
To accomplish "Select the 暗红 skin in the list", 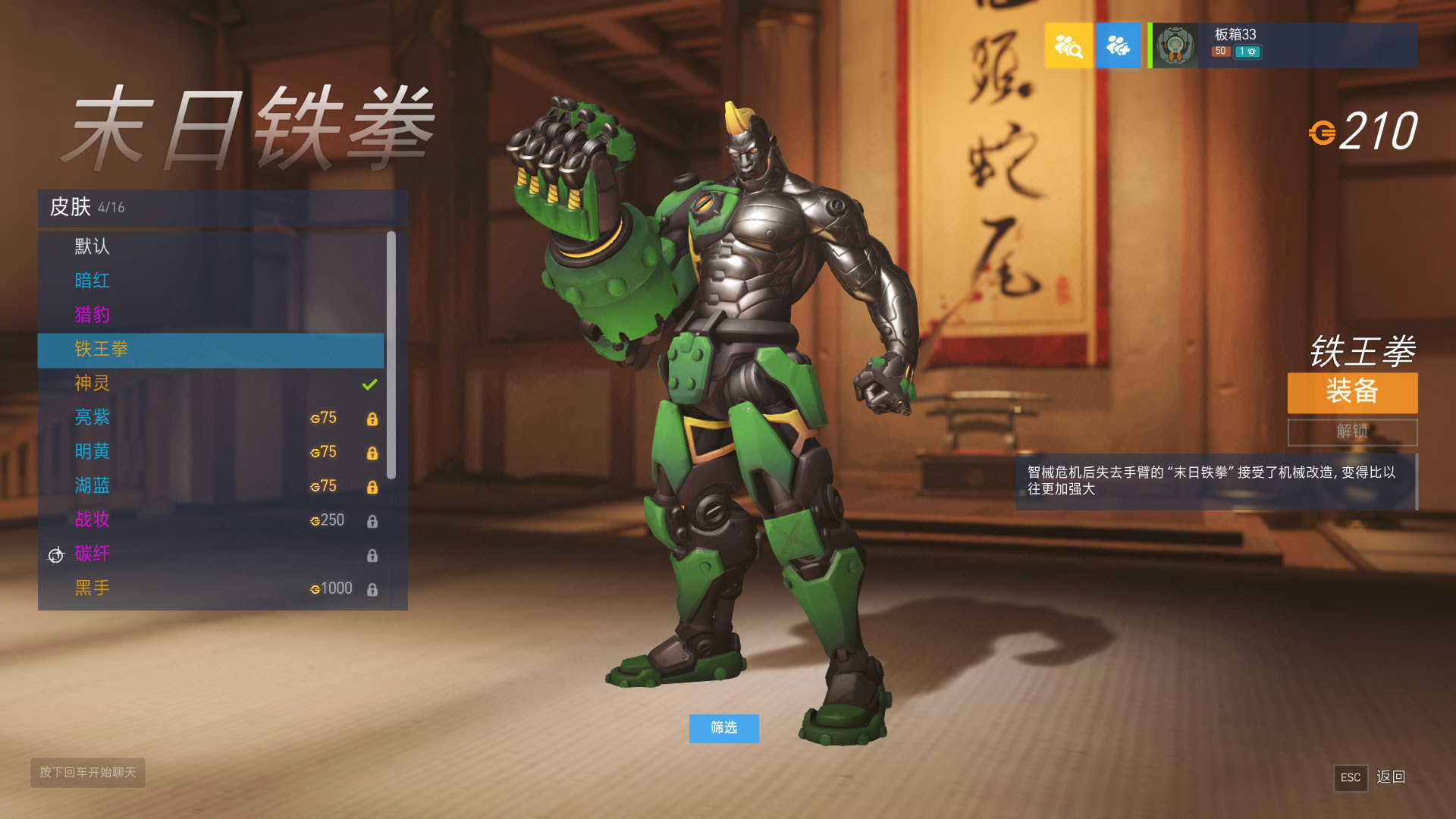I will [92, 281].
